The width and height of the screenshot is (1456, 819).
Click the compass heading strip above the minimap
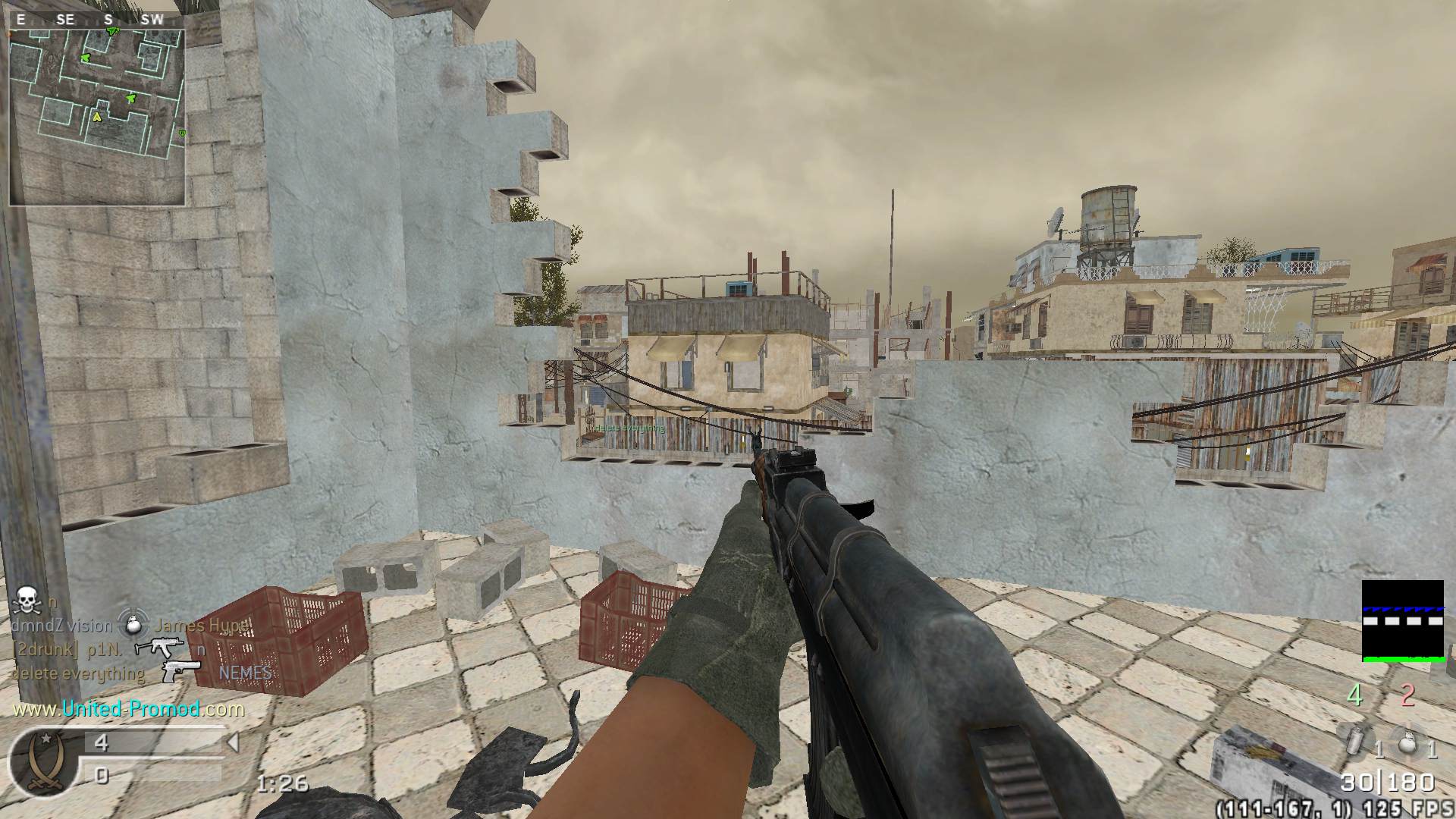(x=96, y=20)
